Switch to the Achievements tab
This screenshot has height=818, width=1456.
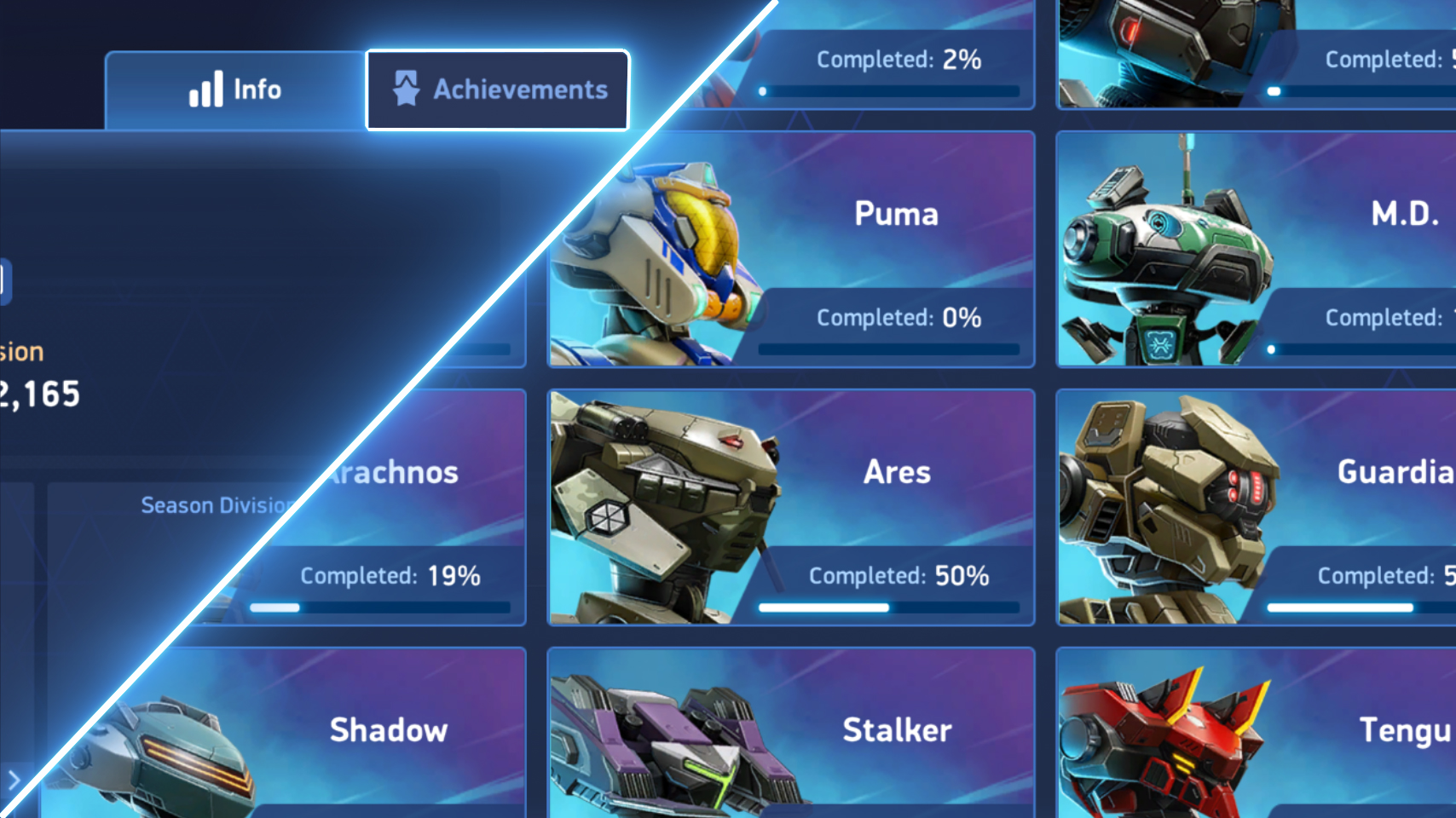pos(497,89)
